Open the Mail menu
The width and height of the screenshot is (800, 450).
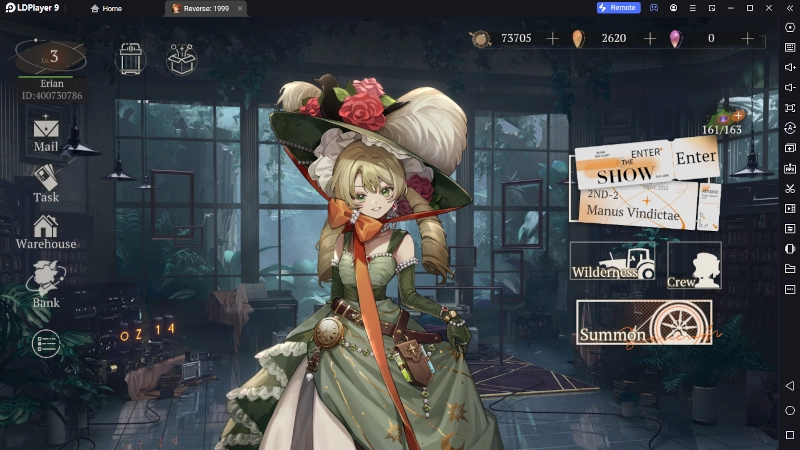[x=46, y=134]
